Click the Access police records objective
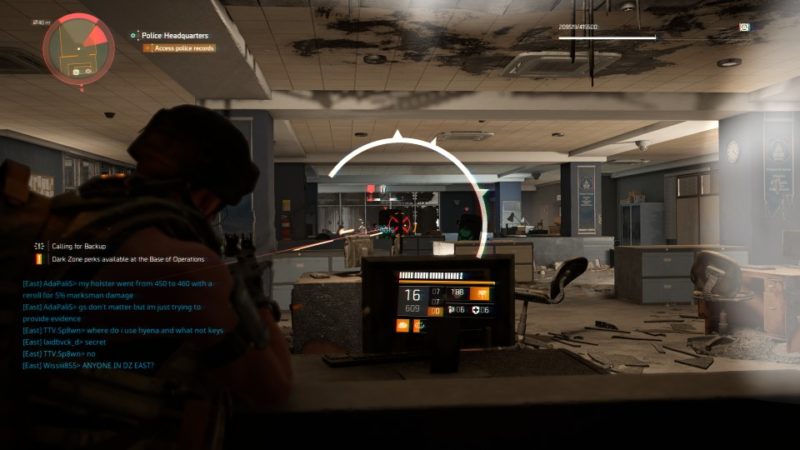The height and width of the screenshot is (450, 800). tap(184, 47)
